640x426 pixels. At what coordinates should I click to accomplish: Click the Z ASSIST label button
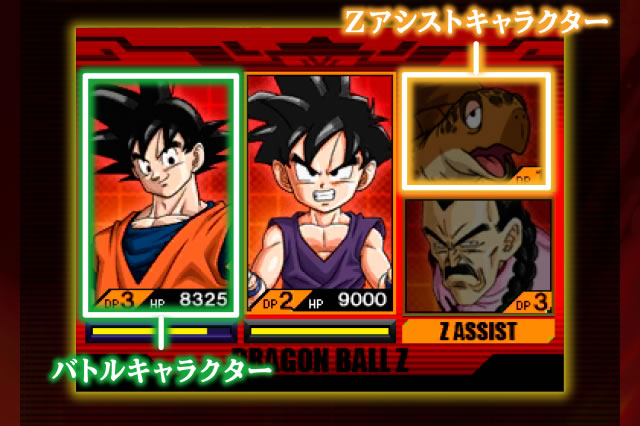click(478, 332)
